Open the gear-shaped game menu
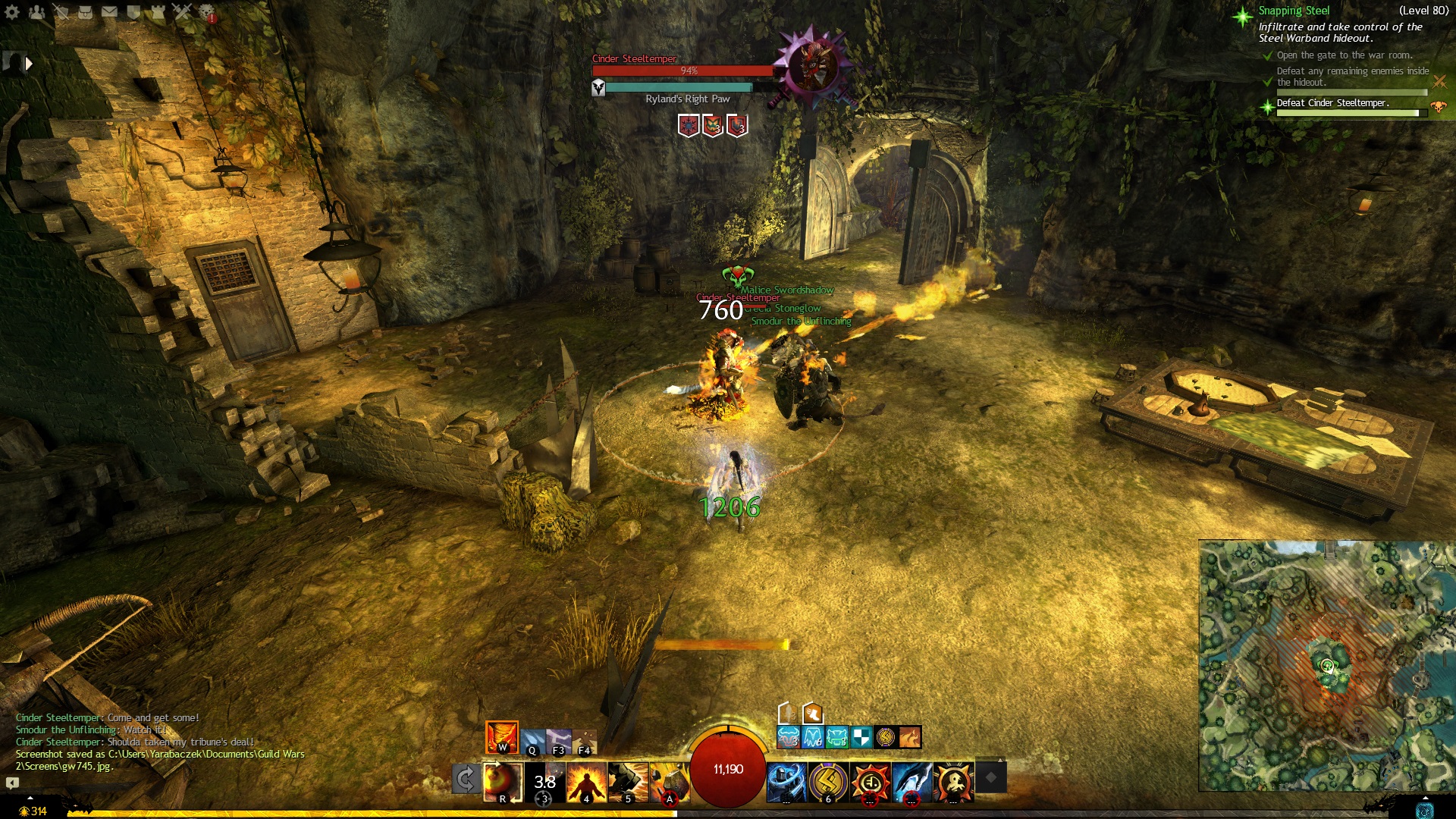Image resolution: width=1456 pixels, height=819 pixels. [12, 12]
